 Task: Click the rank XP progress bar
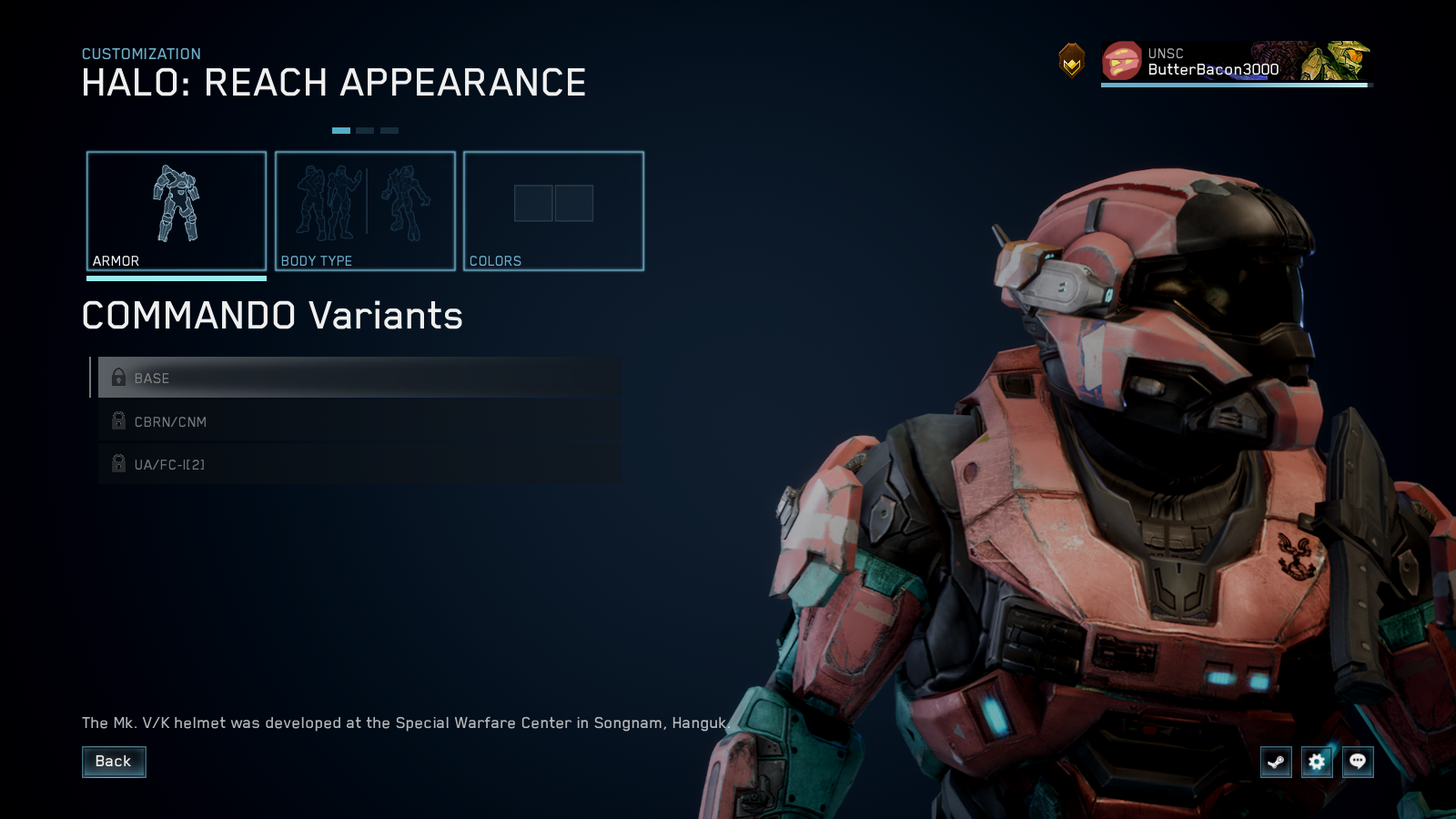click(1233, 86)
